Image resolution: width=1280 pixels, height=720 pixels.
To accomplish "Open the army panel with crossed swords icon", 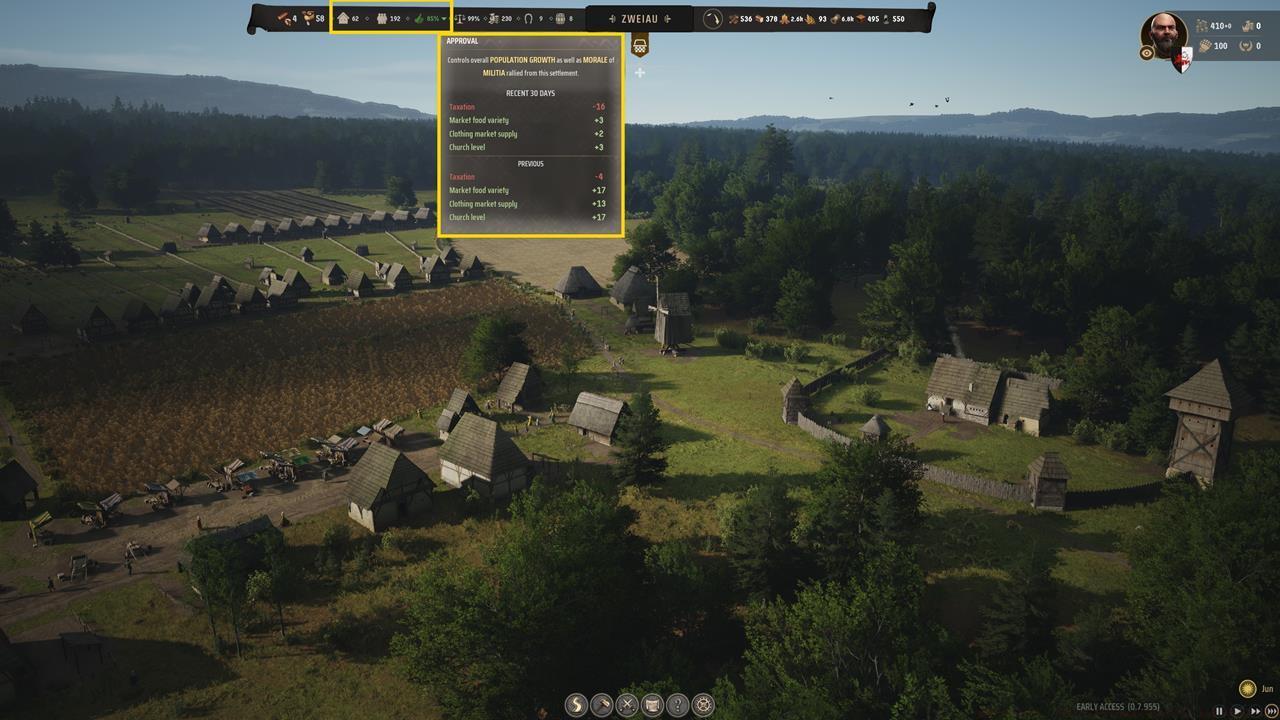I will pos(626,705).
